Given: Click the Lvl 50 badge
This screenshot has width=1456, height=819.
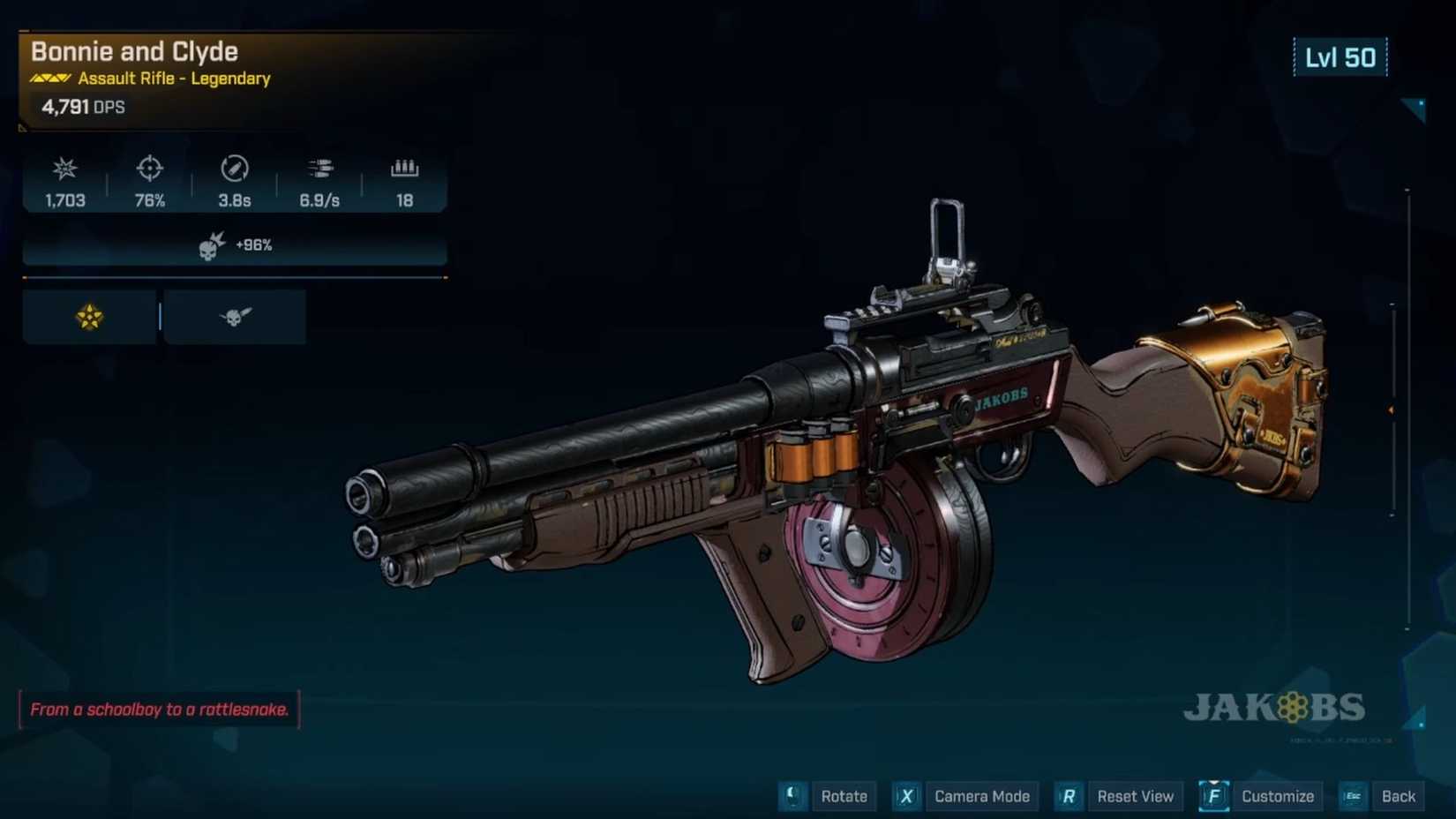Looking at the screenshot, I should click(1341, 57).
